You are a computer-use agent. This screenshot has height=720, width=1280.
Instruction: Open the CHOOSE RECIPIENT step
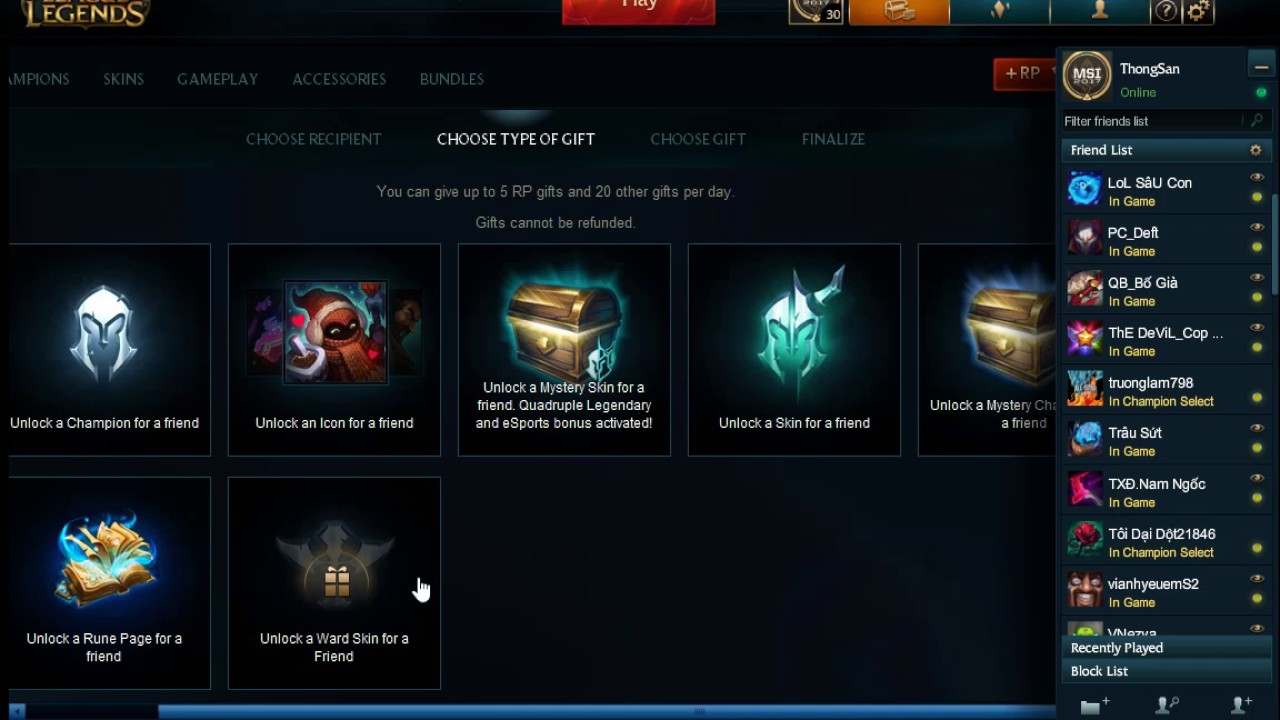pyautogui.click(x=313, y=139)
